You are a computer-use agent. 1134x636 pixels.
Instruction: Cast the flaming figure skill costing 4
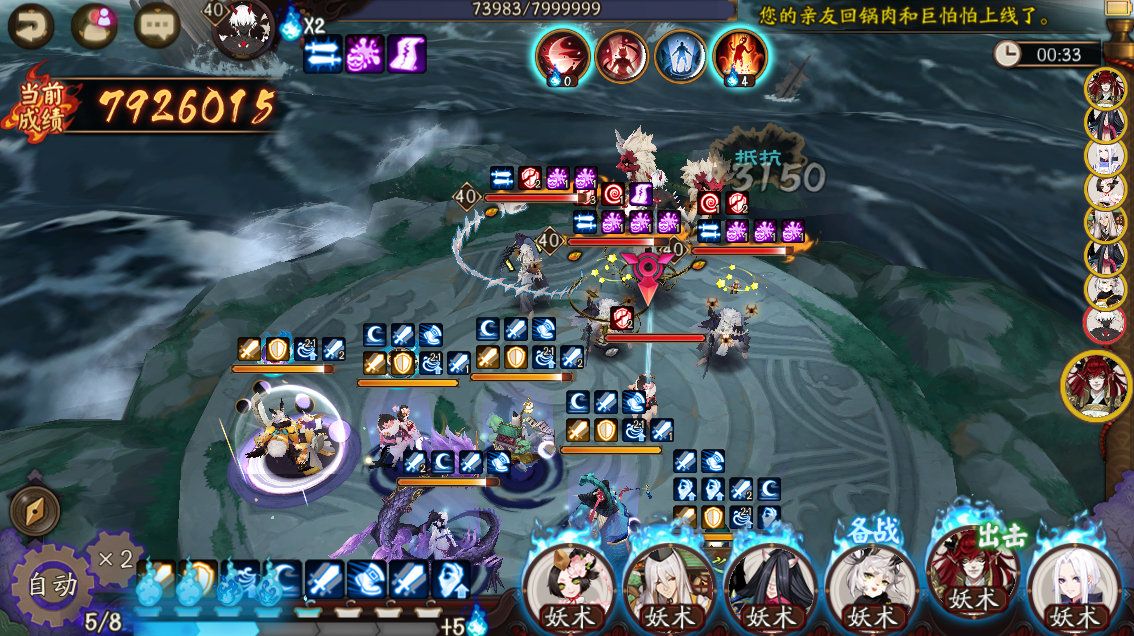tap(740, 56)
